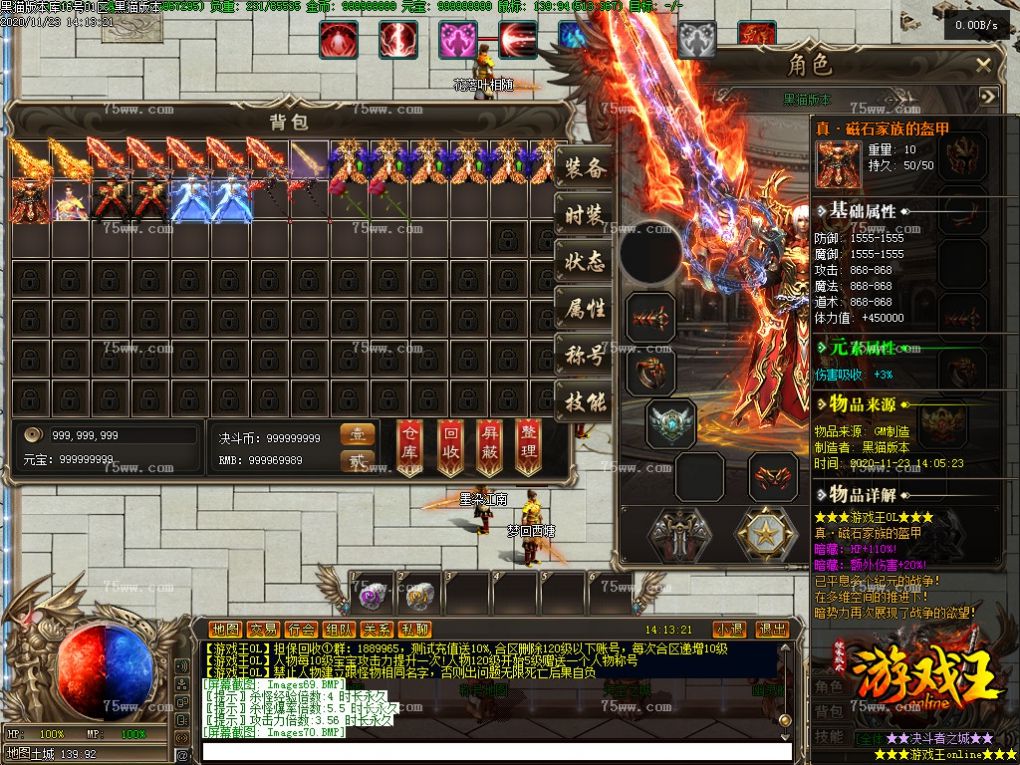Viewport: 1020px width, 765px height.
Task: Show the 状态 status tab
Action: point(584,262)
